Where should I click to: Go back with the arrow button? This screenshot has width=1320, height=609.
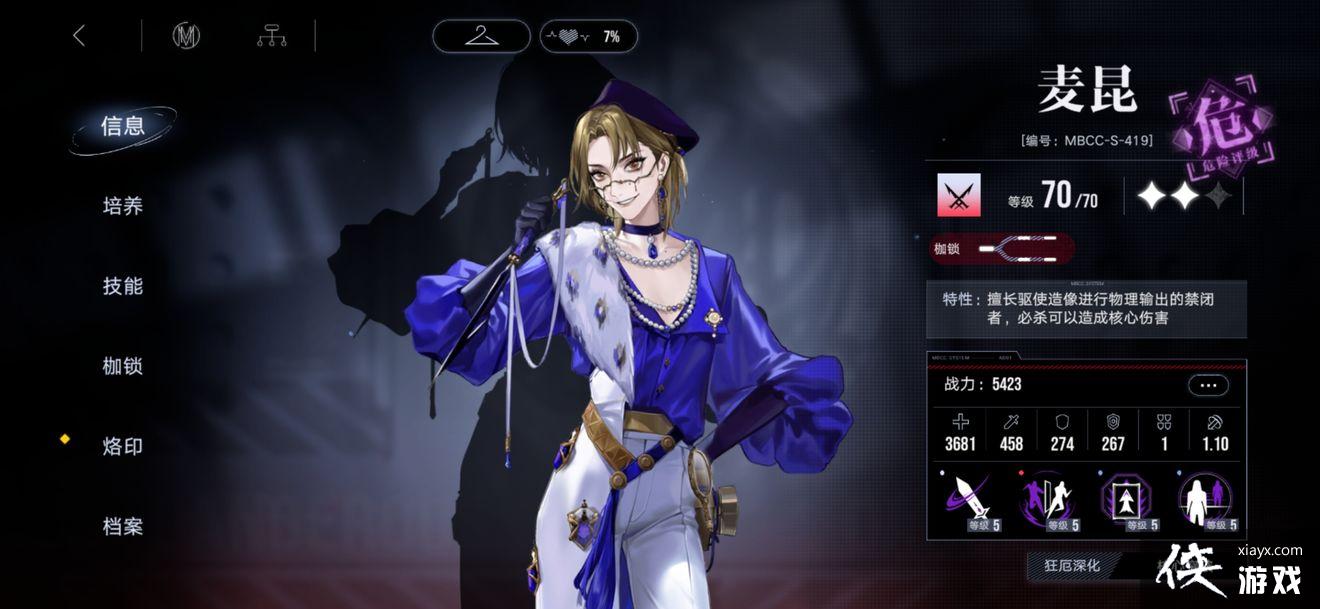[x=79, y=36]
